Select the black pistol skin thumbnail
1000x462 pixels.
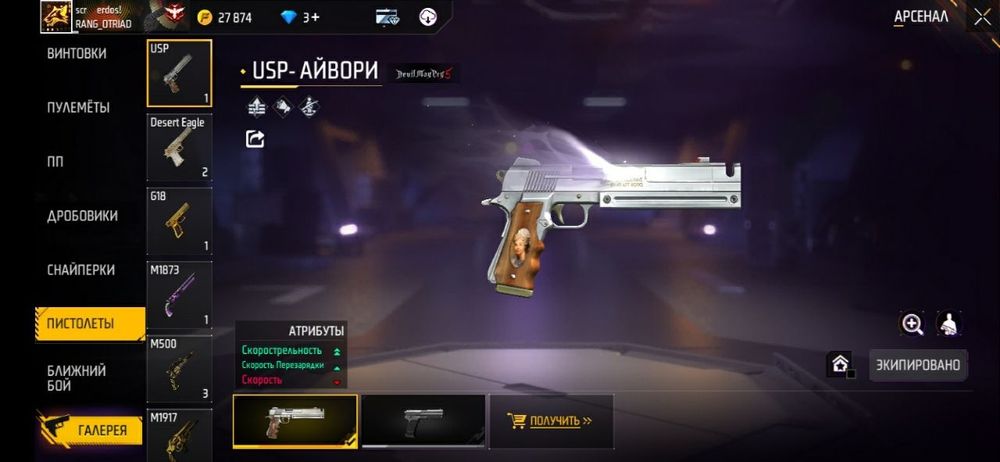tap(423, 421)
